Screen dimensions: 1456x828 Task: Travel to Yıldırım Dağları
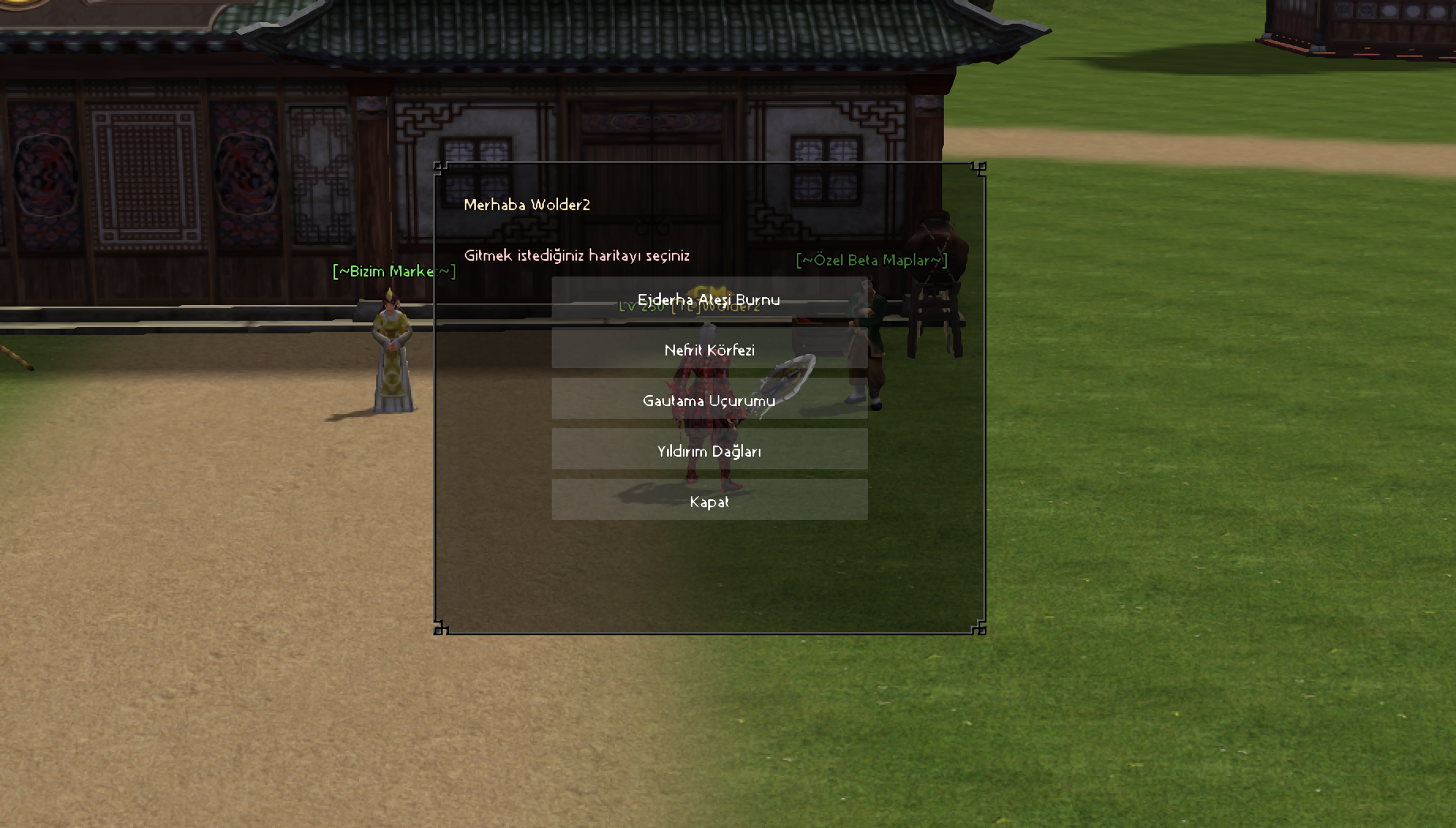[709, 450]
